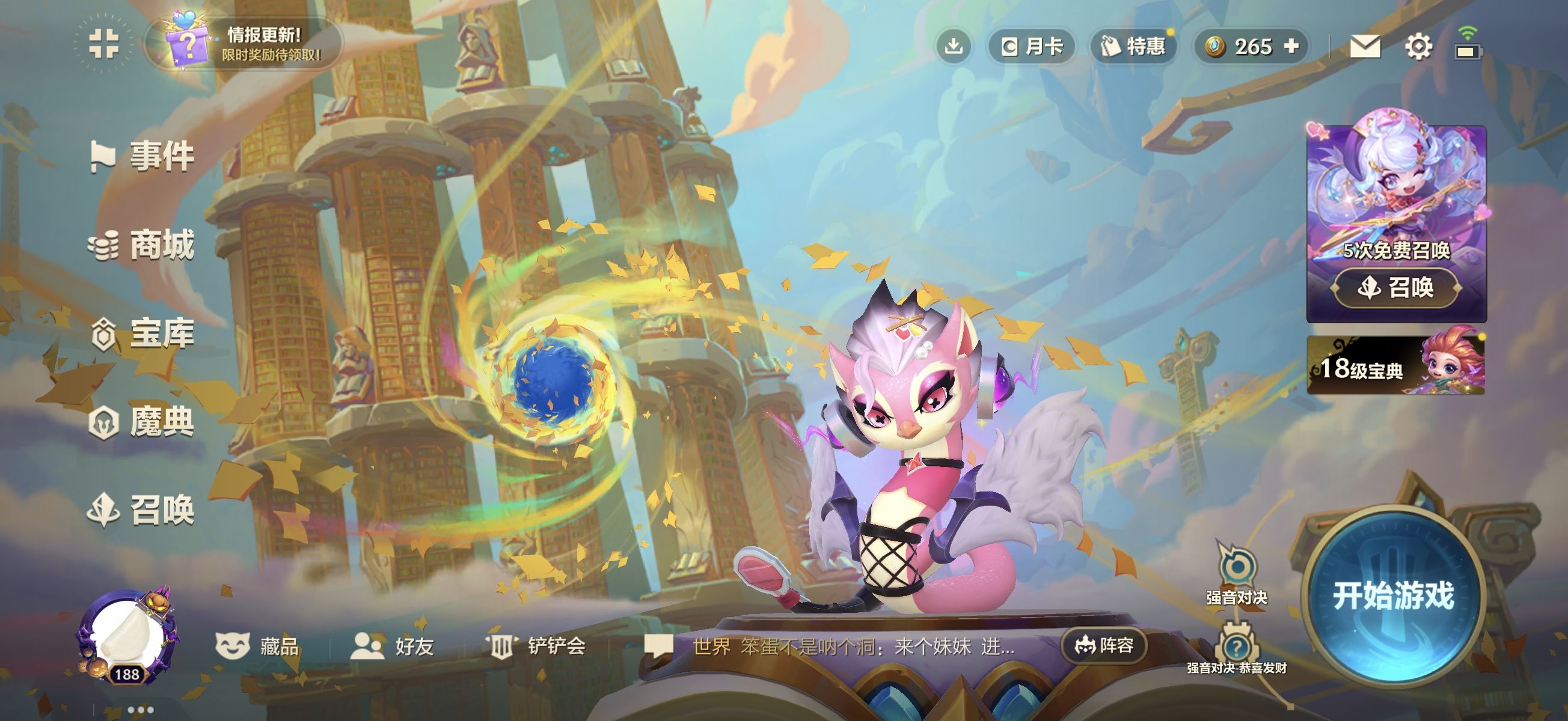Image resolution: width=1568 pixels, height=721 pixels.
Task: Claim the 情报更新 mystery box reward
Action: [245, 44]
